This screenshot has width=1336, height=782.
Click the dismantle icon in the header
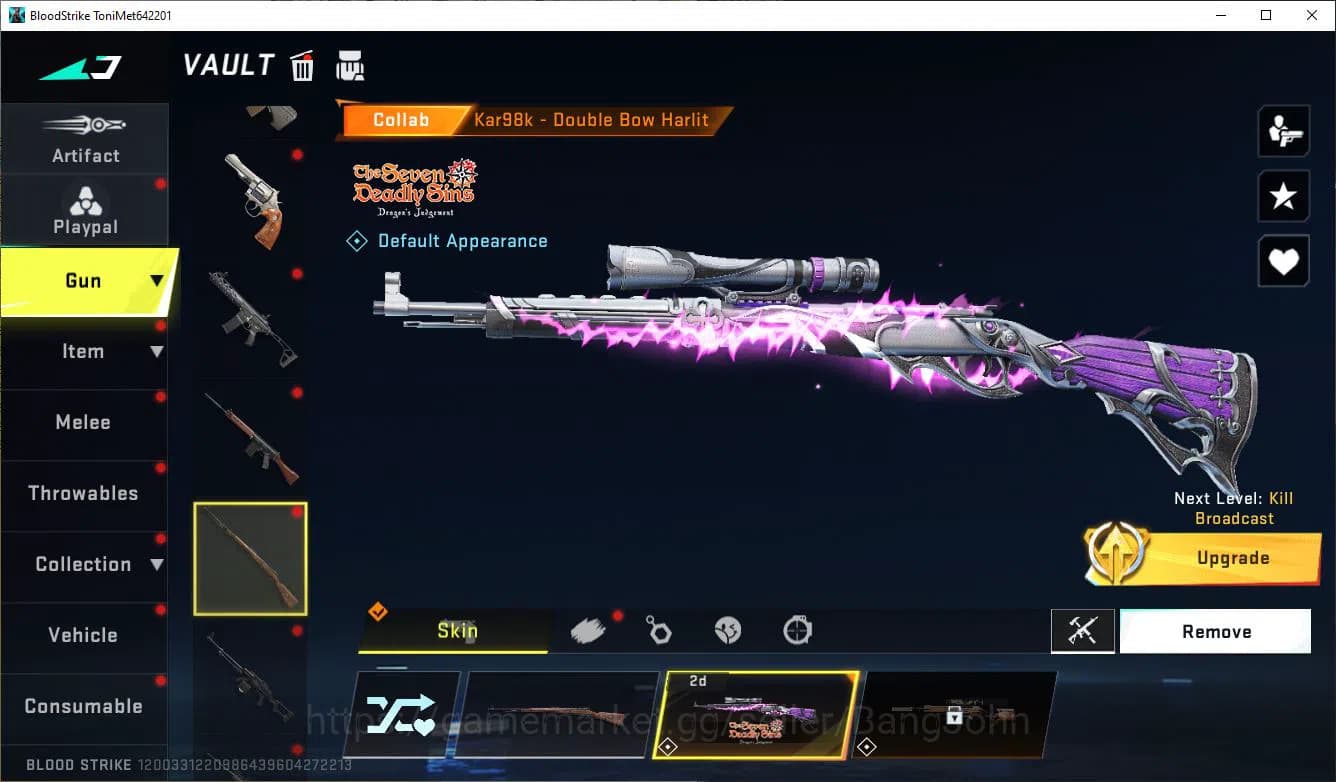click(x=350, y=65)
